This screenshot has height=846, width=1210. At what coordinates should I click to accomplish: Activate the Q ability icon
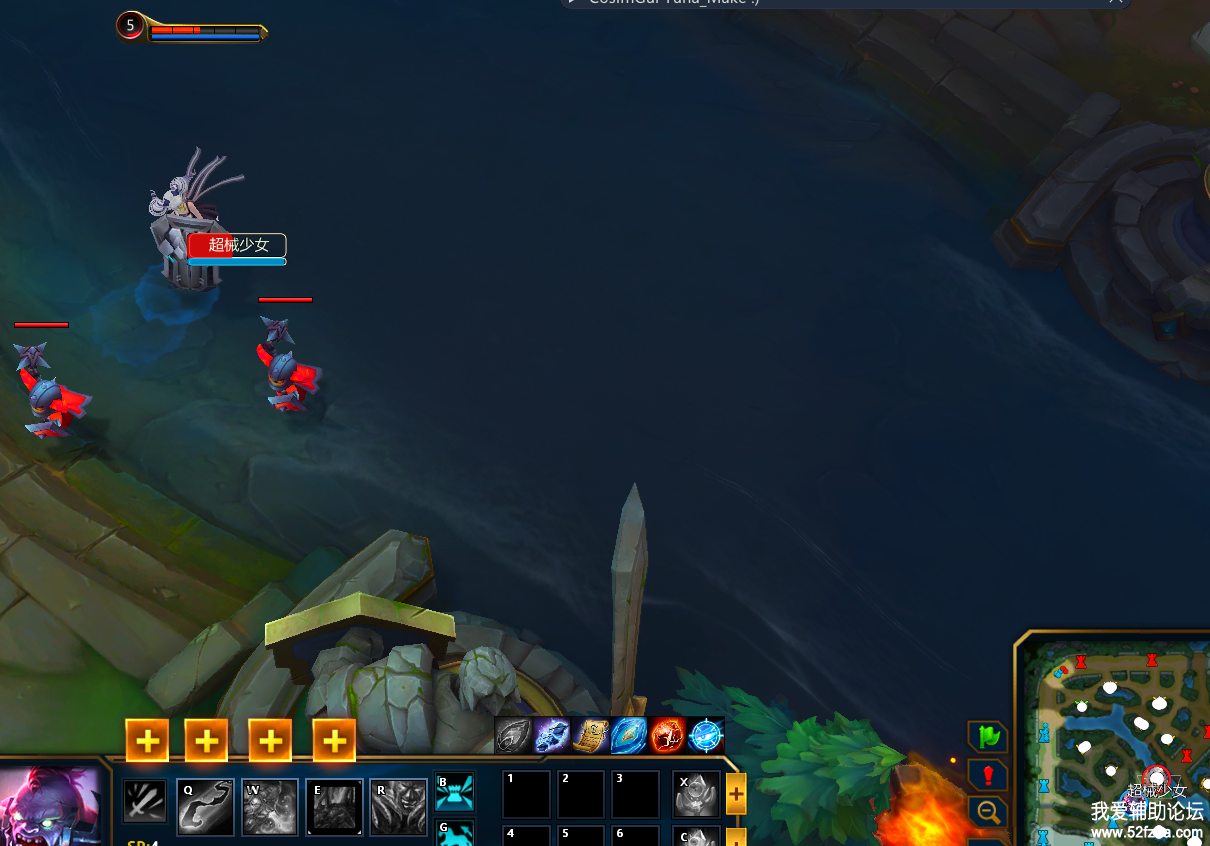pyautogui.click(x=205, y=807)
